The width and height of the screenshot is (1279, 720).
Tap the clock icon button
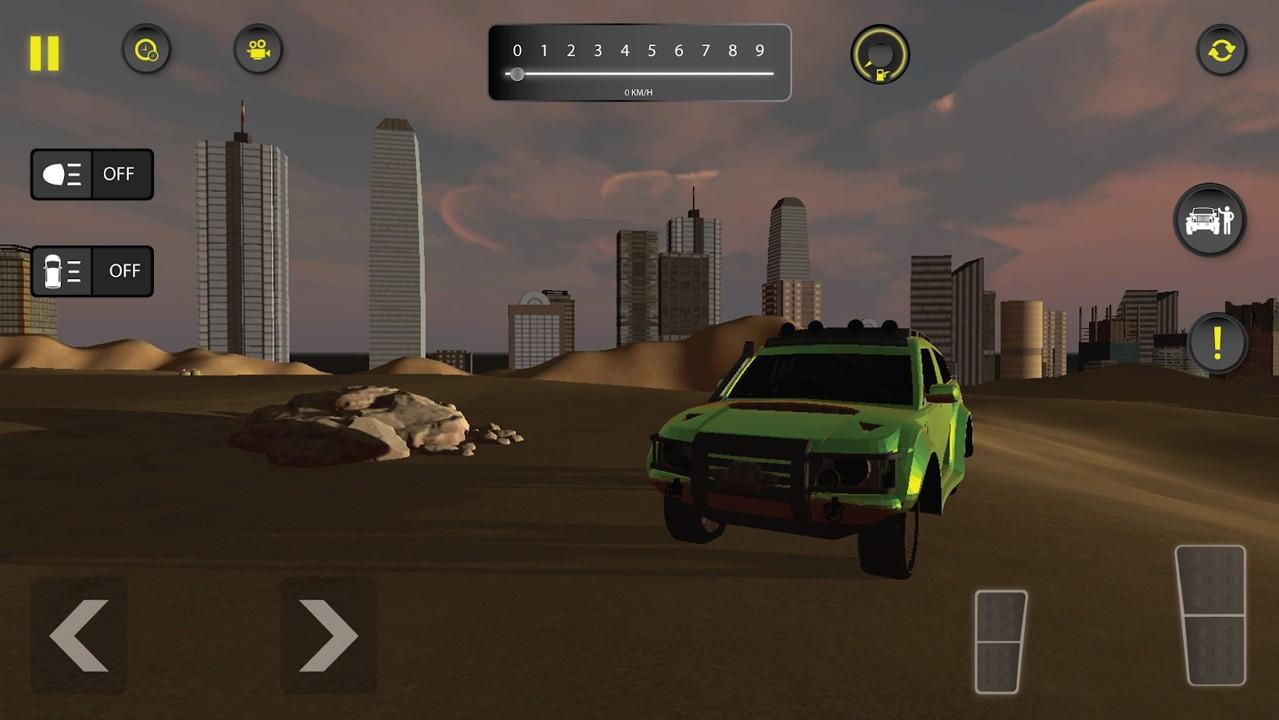[x=146, y=49]
